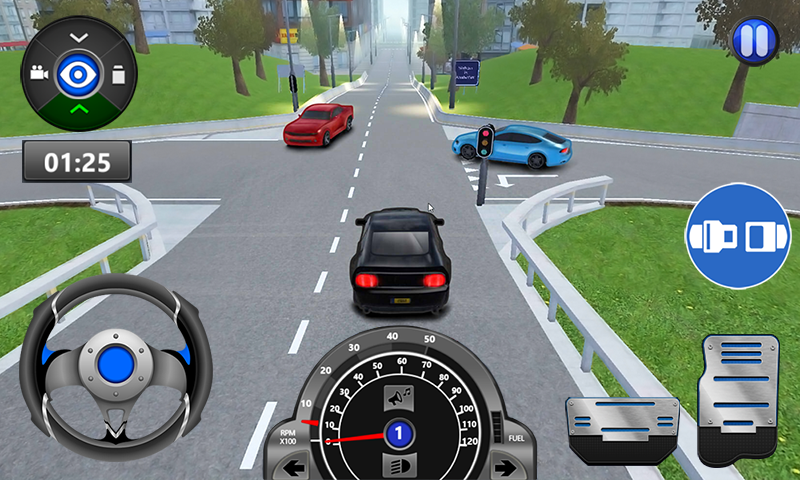Step on the tall gas pedal
The width and height of the screenshot is (800, 480).
point(737,396)
